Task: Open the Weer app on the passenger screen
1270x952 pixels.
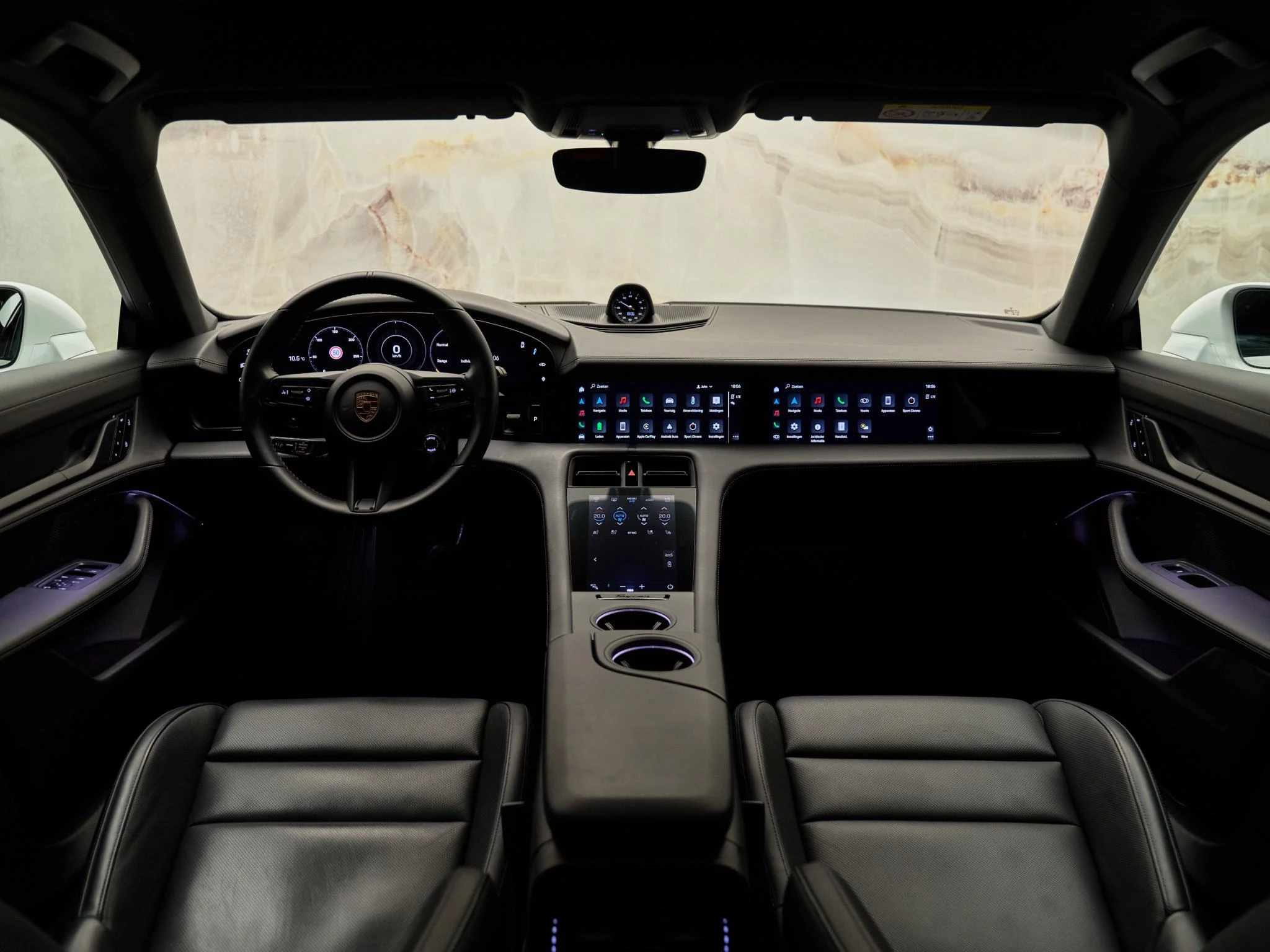Action: click(x=864, y=427)
